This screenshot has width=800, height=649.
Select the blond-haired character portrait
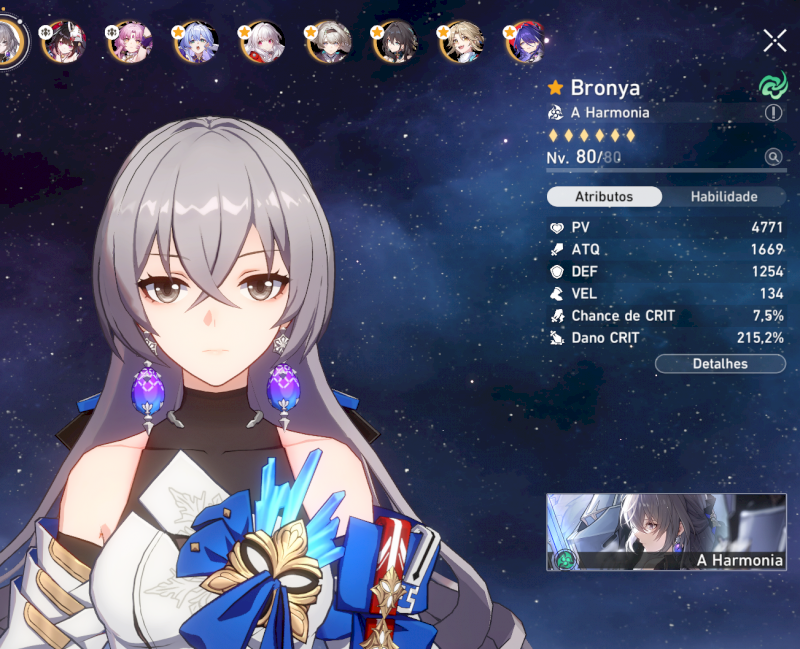click(x=462, y=42)
